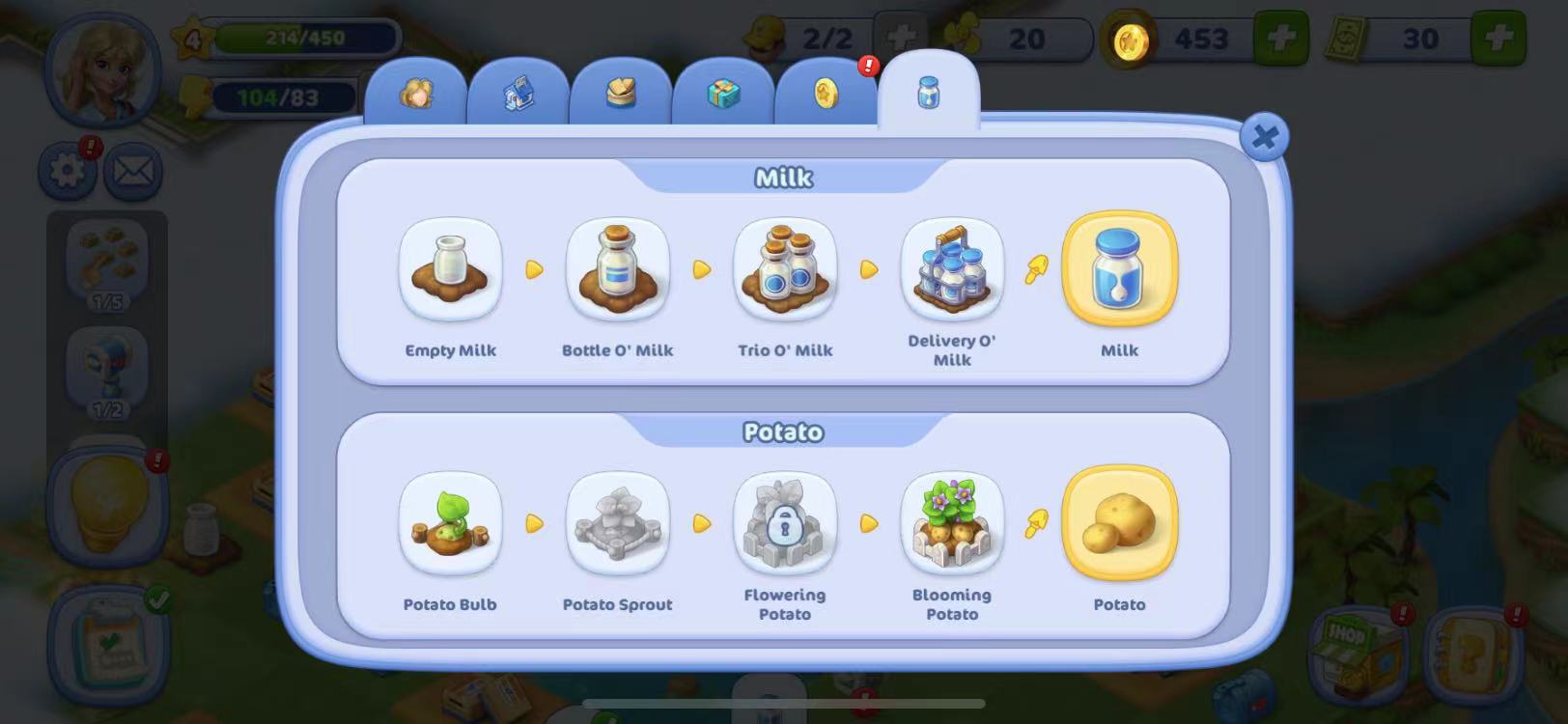Image resolution: width=1568 pixels, height=724 pixels.
Task: Tap the locked Flowering Potato item
Action: tap(785, 523)
